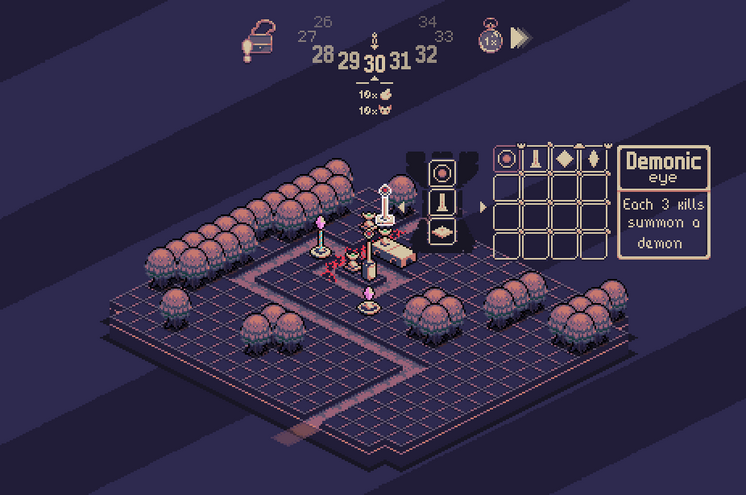Viewport: 746px width, 495px height.
Task: Choose the tower's equipped base slot
Action: 443,230
